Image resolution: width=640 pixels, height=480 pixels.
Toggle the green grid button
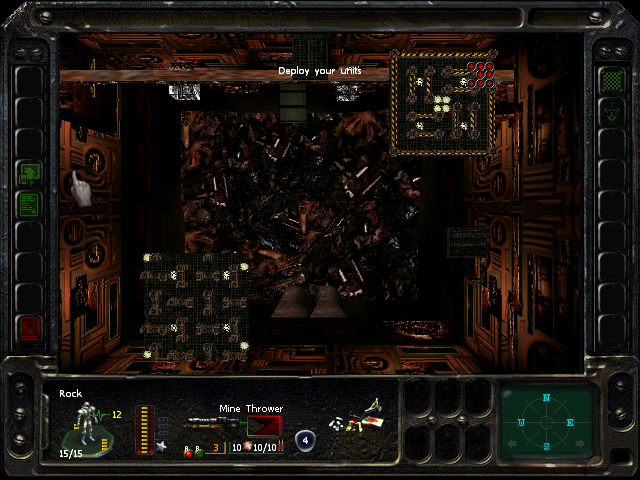click(x=610, y=79)
